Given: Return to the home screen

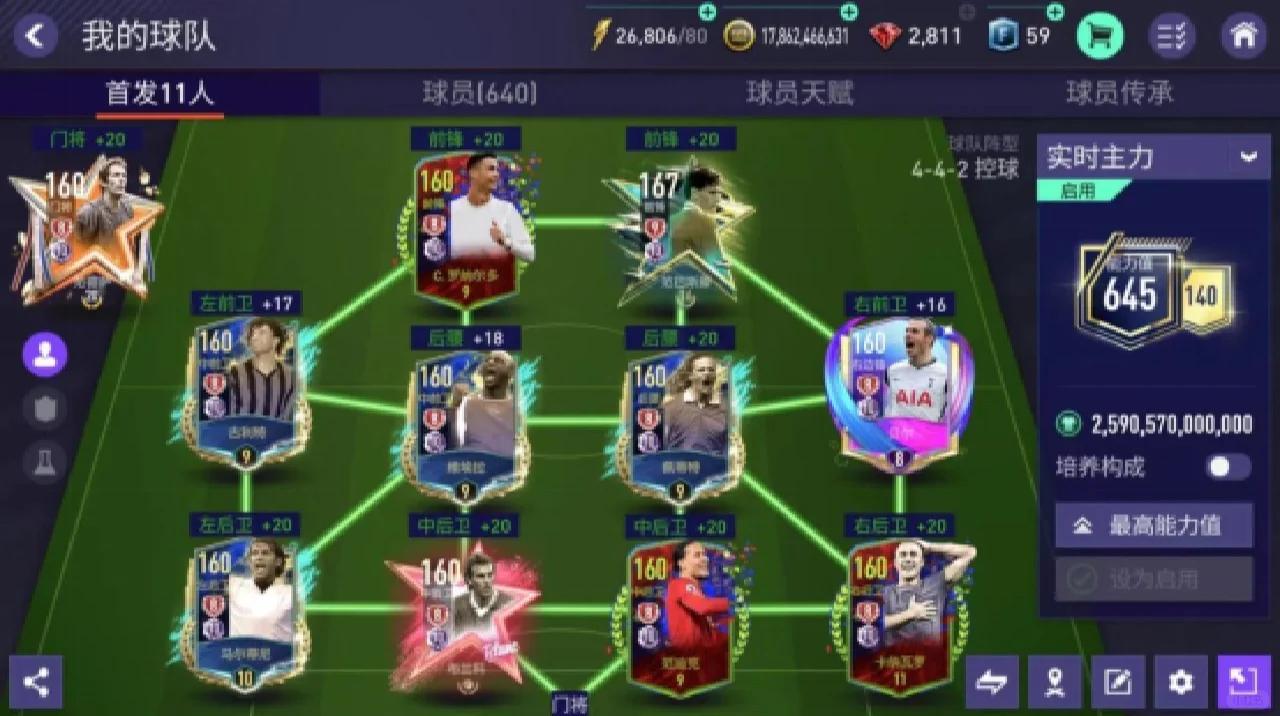Looking at the screenshot, I should (1244, 36).
